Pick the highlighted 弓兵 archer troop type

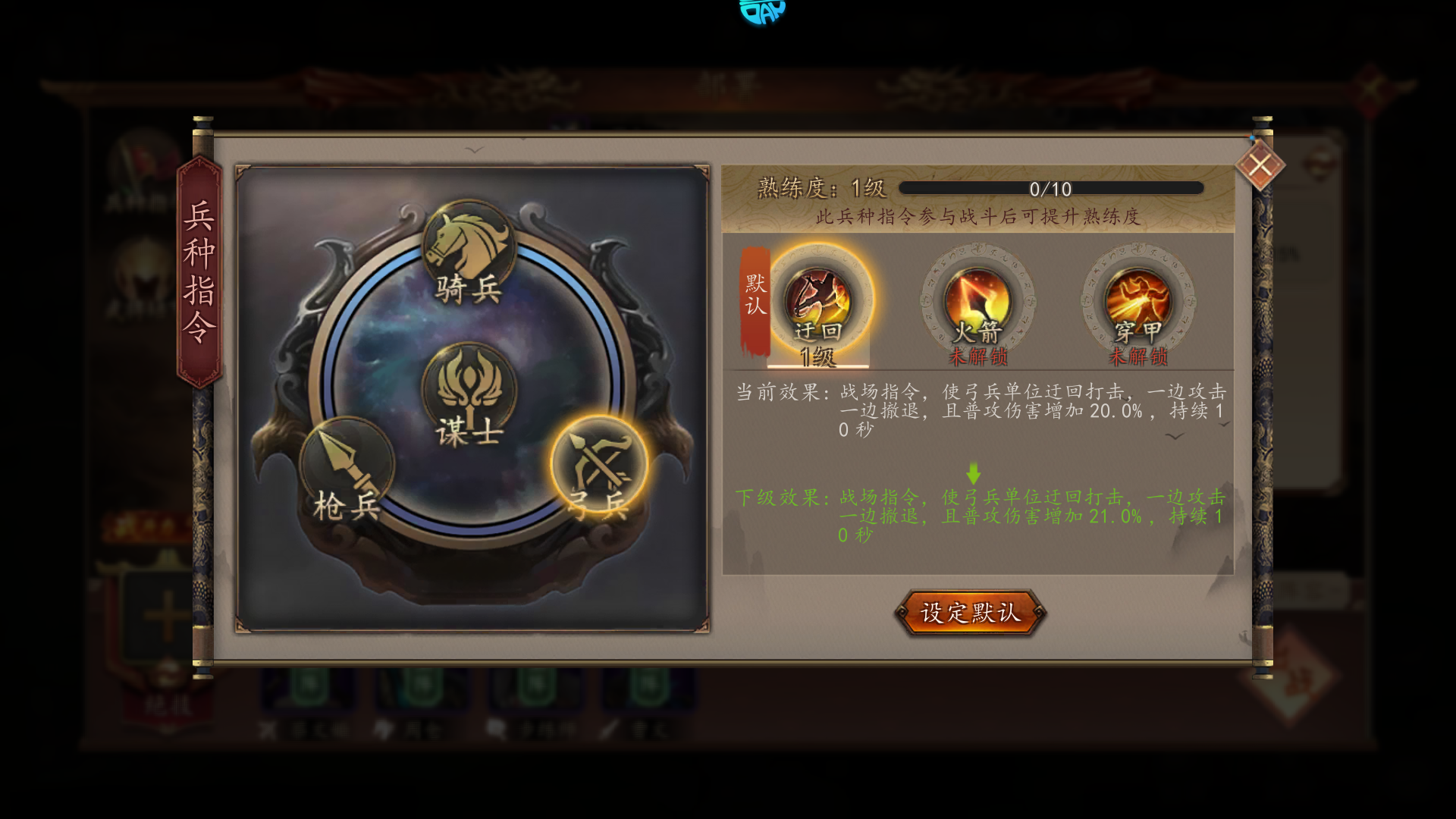click(599, 466)
